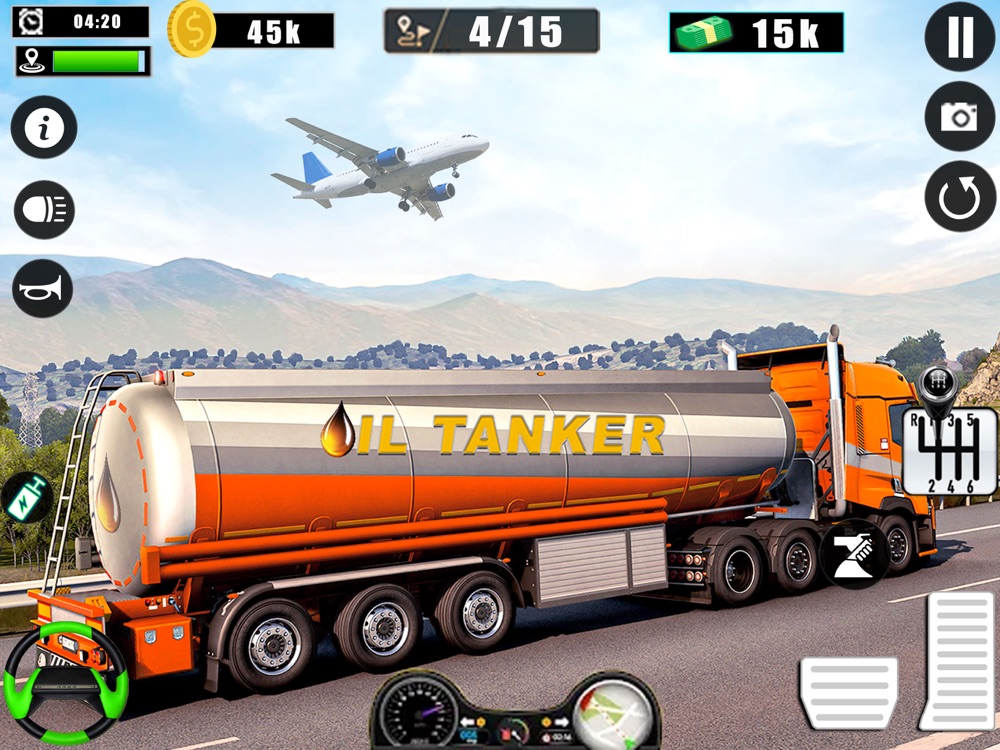Screen dimensions: 1000x750
Task: Turn on the right indicator arrow
Action: click(x=562, y=720)
